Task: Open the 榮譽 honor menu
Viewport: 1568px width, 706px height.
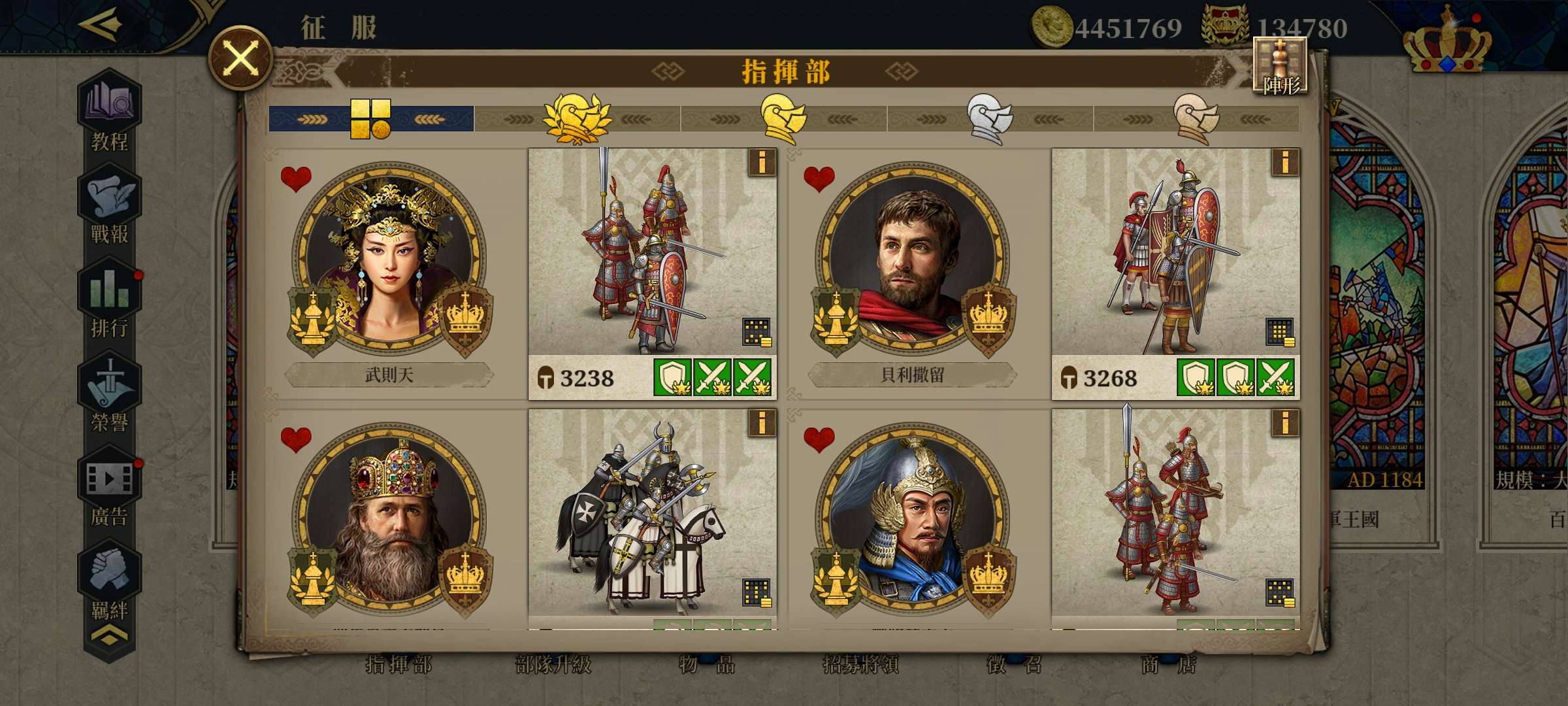Action: coord(109,394)
